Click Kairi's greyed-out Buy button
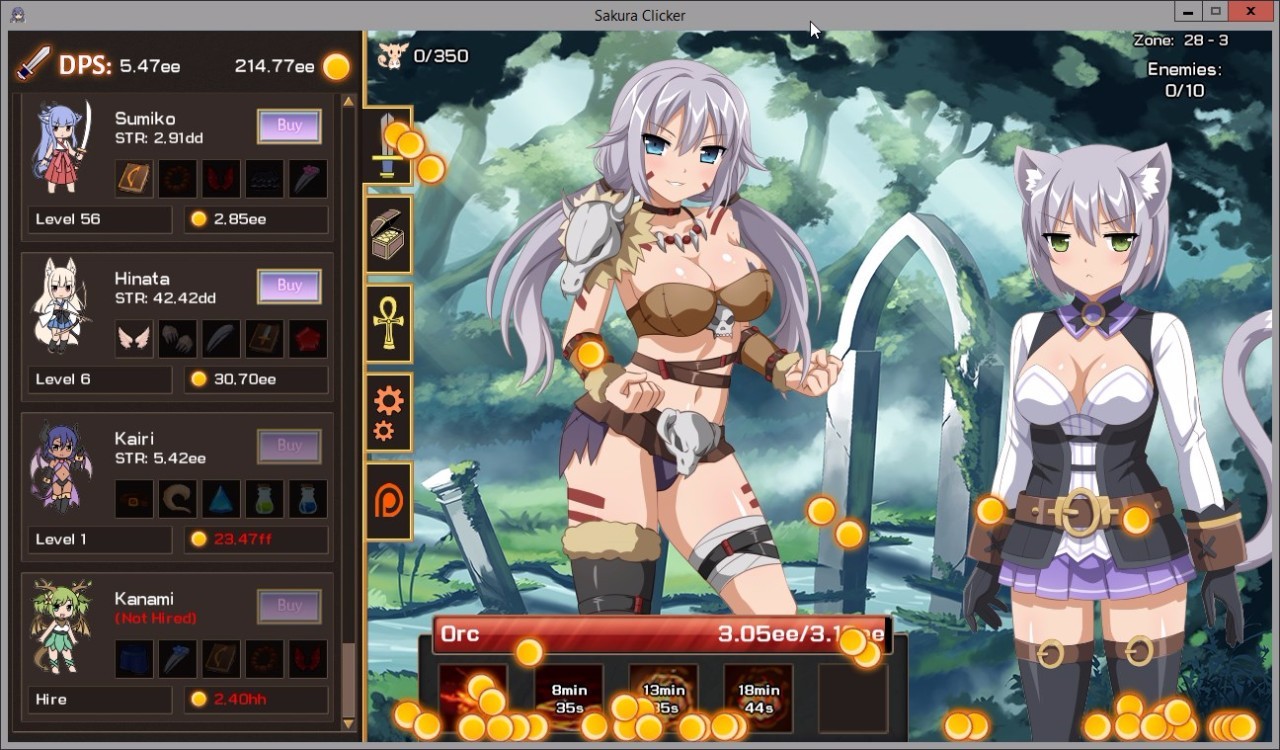Screen dimensions: 1280x750 coord(289,446)
